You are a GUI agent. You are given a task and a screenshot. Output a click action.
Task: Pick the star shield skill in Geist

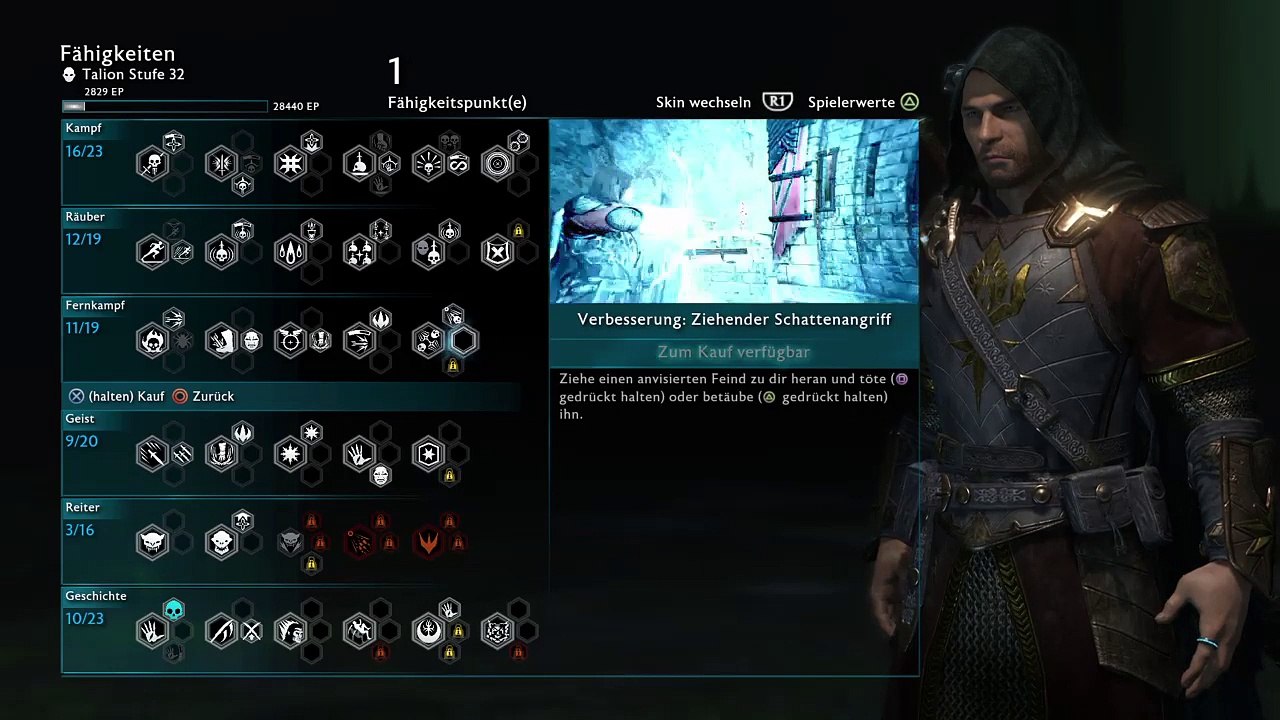tap(428, 454)
